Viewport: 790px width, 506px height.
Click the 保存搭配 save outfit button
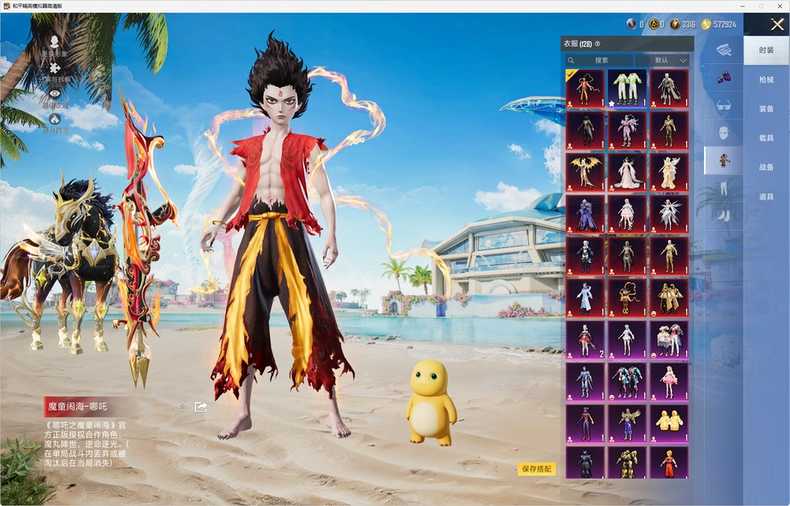pyautogui.click(x=536, y=468)
